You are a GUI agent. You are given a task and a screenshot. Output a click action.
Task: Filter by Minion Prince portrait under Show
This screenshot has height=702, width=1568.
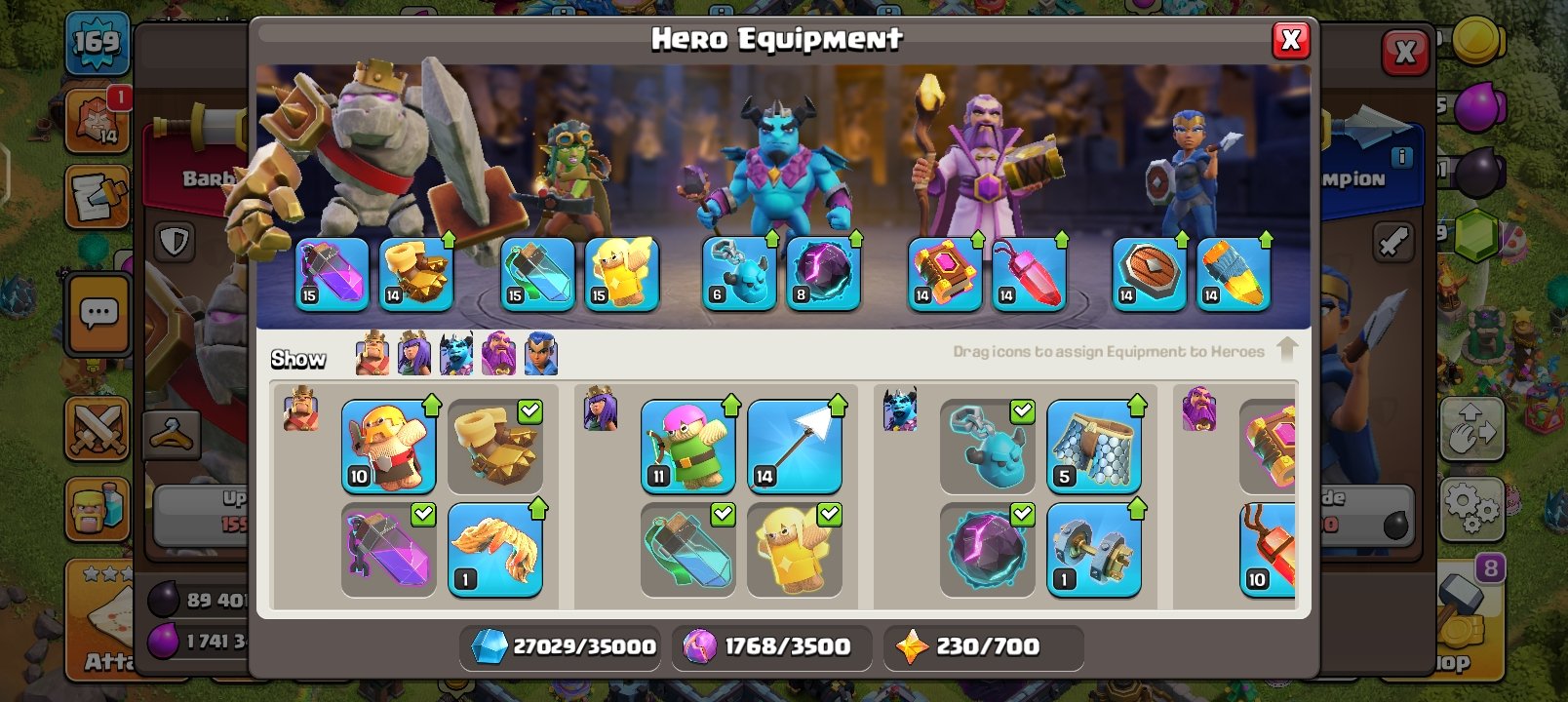coord(455,356)
